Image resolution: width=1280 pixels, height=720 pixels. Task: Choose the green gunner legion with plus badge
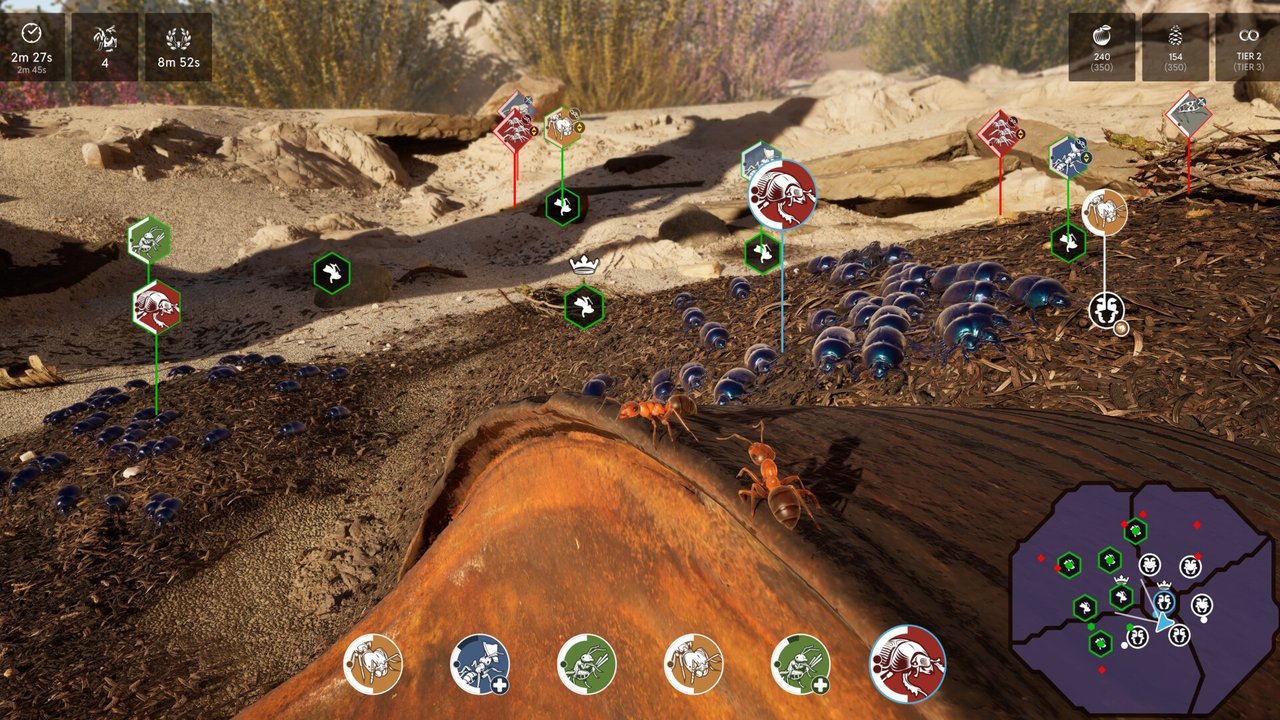800,664
